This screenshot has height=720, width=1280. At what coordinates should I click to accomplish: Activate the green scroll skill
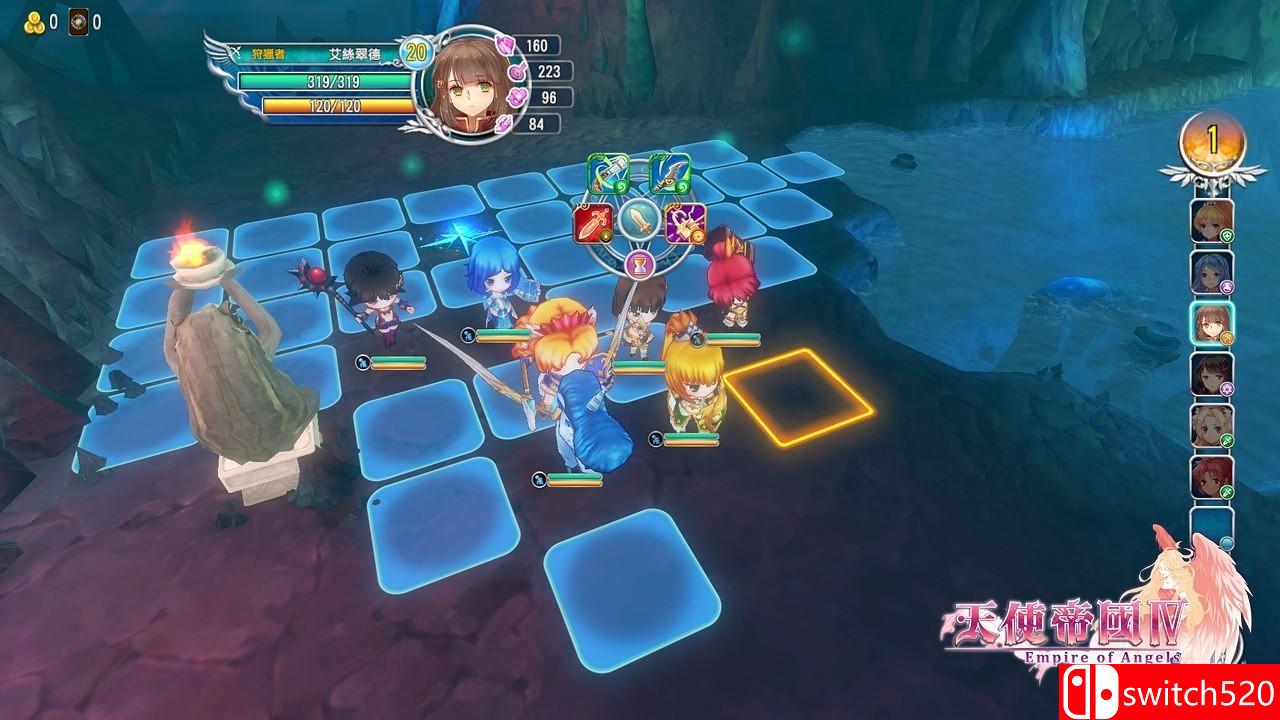pyautogui.click(x=607, y=174)
